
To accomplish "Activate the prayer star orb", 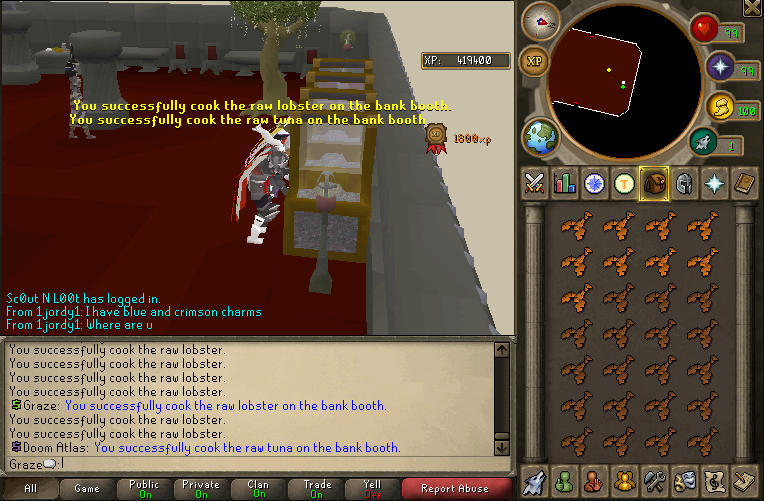I will (x=721, y=68).
